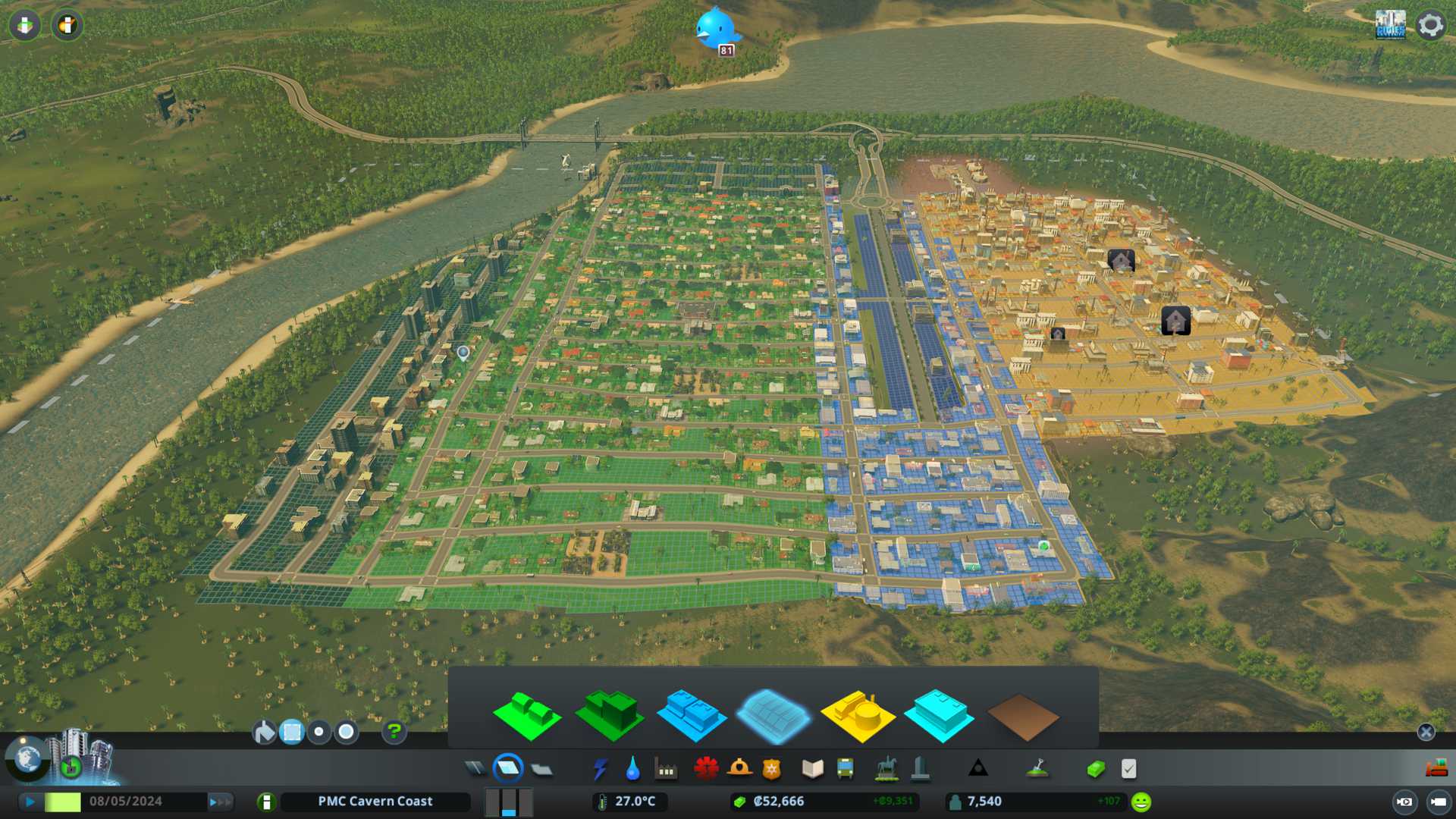Pick the yellow industrial zone

[858, 715]
